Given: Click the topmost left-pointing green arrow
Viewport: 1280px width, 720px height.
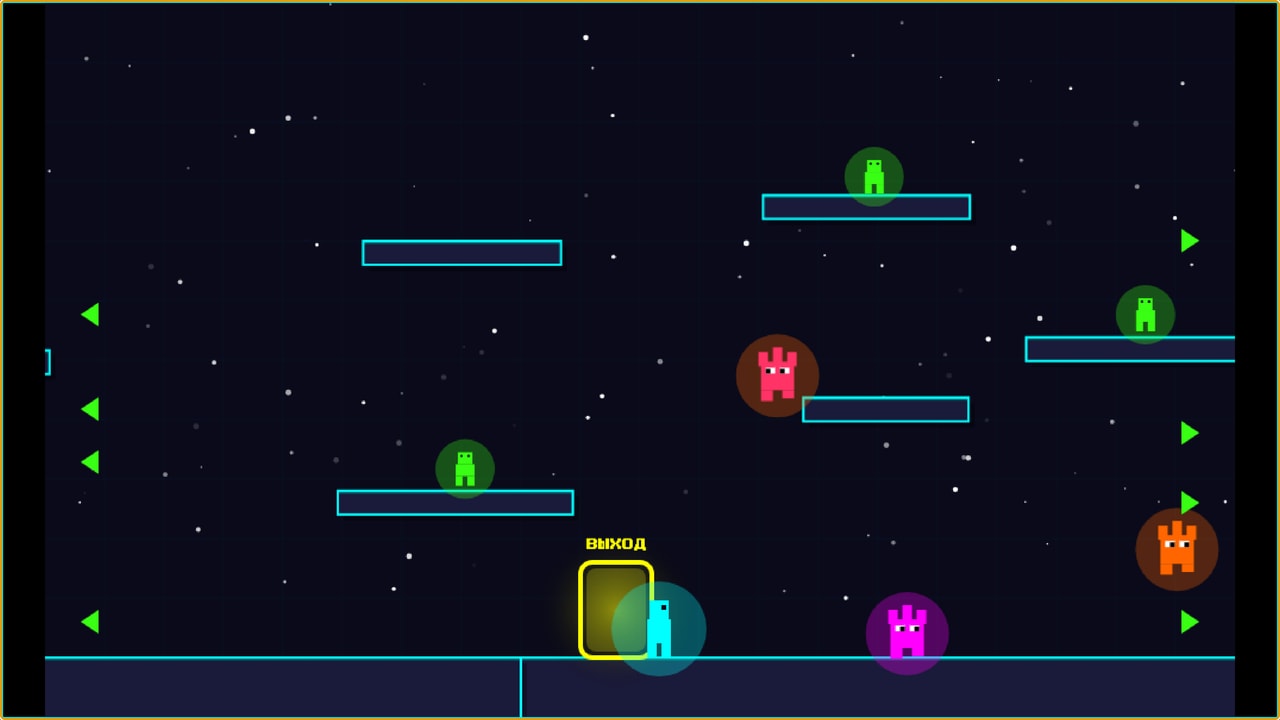Looking at the screenshot, I should (90, 314).
